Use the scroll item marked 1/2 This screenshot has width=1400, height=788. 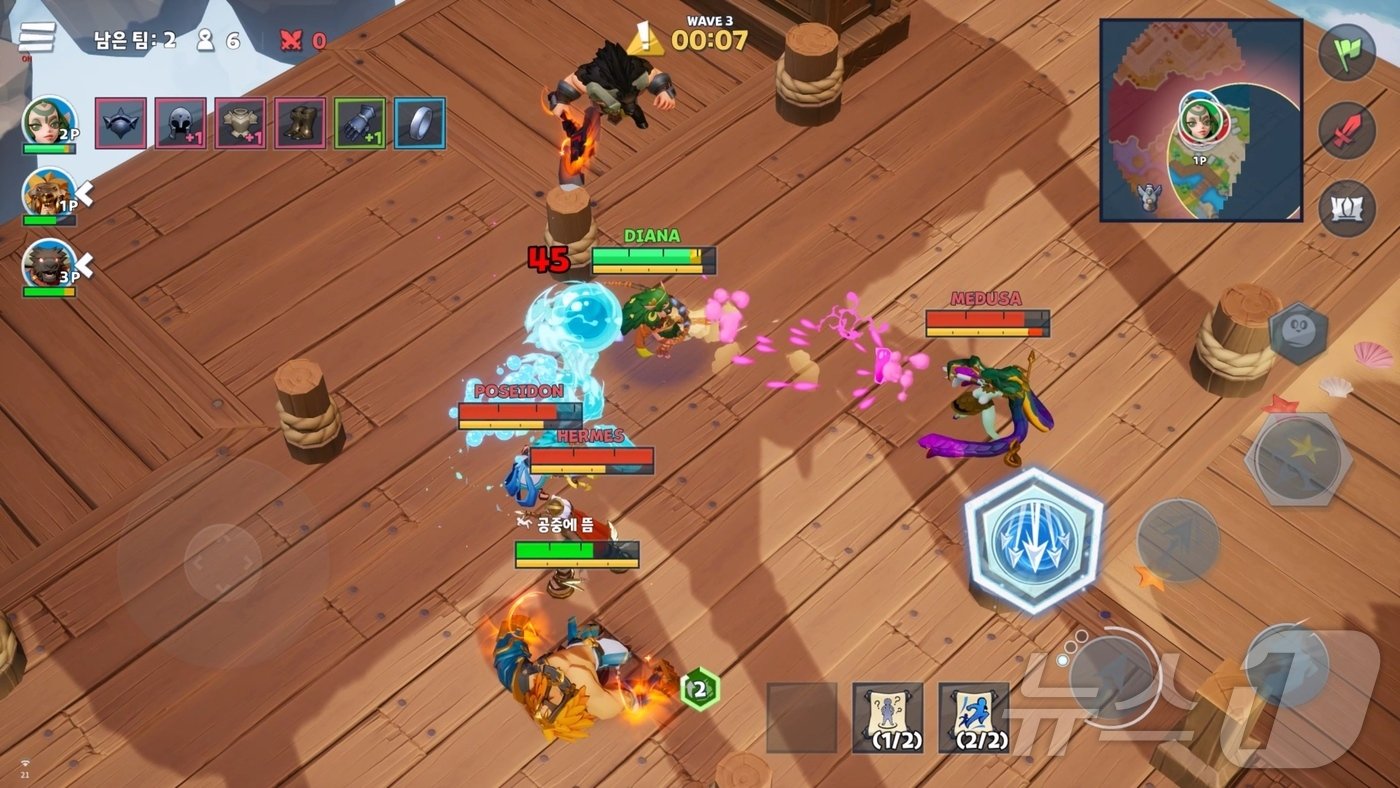tap(887, 717)
